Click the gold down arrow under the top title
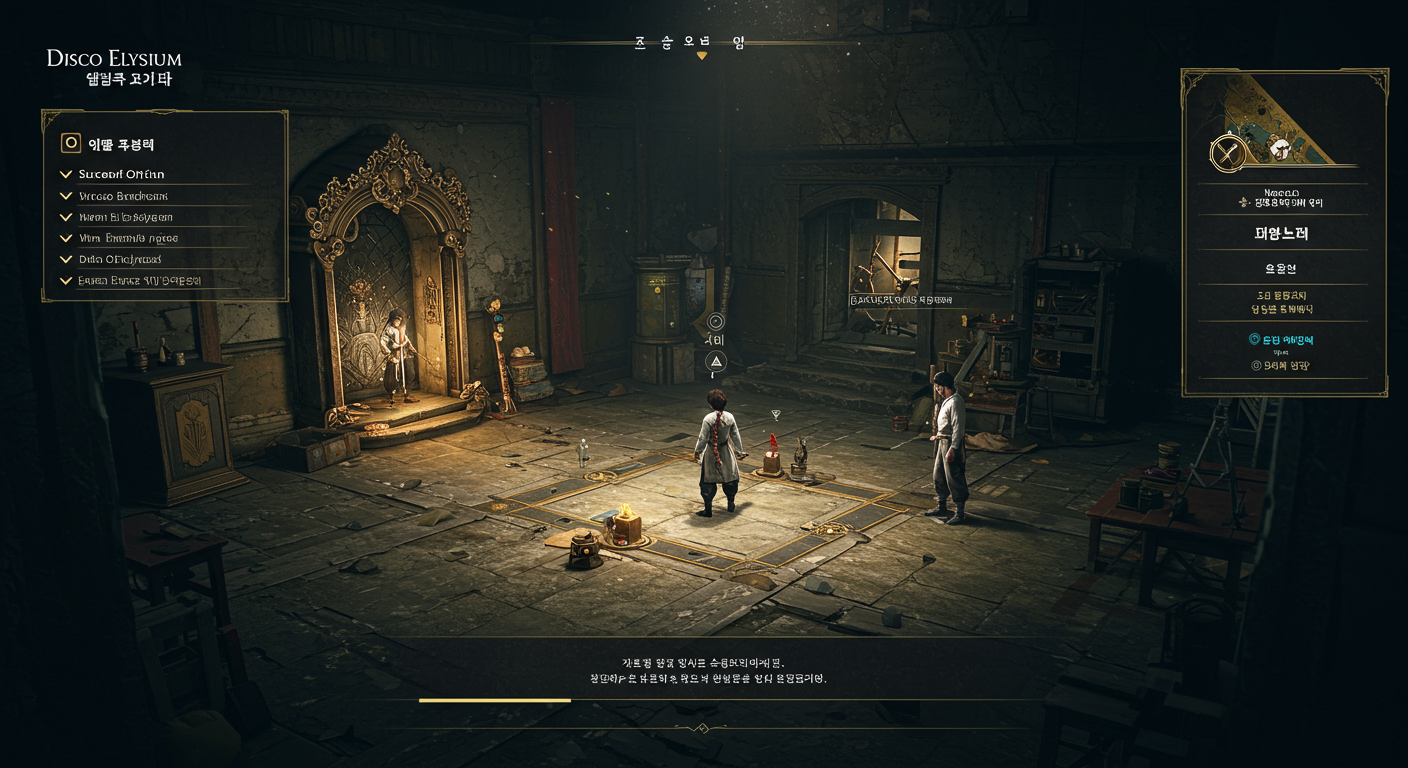 [702, 56]
